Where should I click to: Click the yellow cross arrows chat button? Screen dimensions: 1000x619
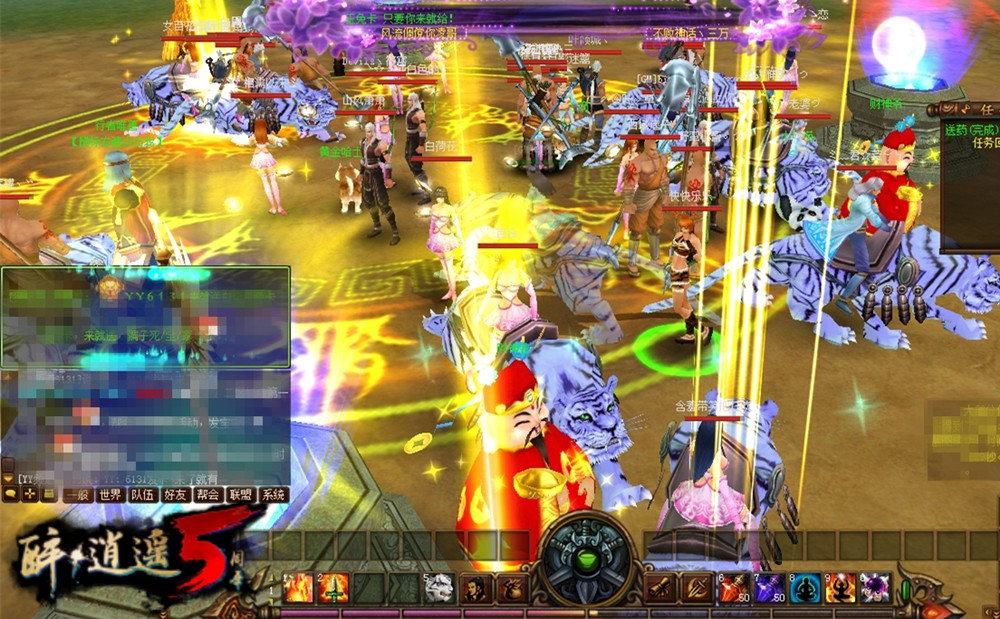[29, 494]
